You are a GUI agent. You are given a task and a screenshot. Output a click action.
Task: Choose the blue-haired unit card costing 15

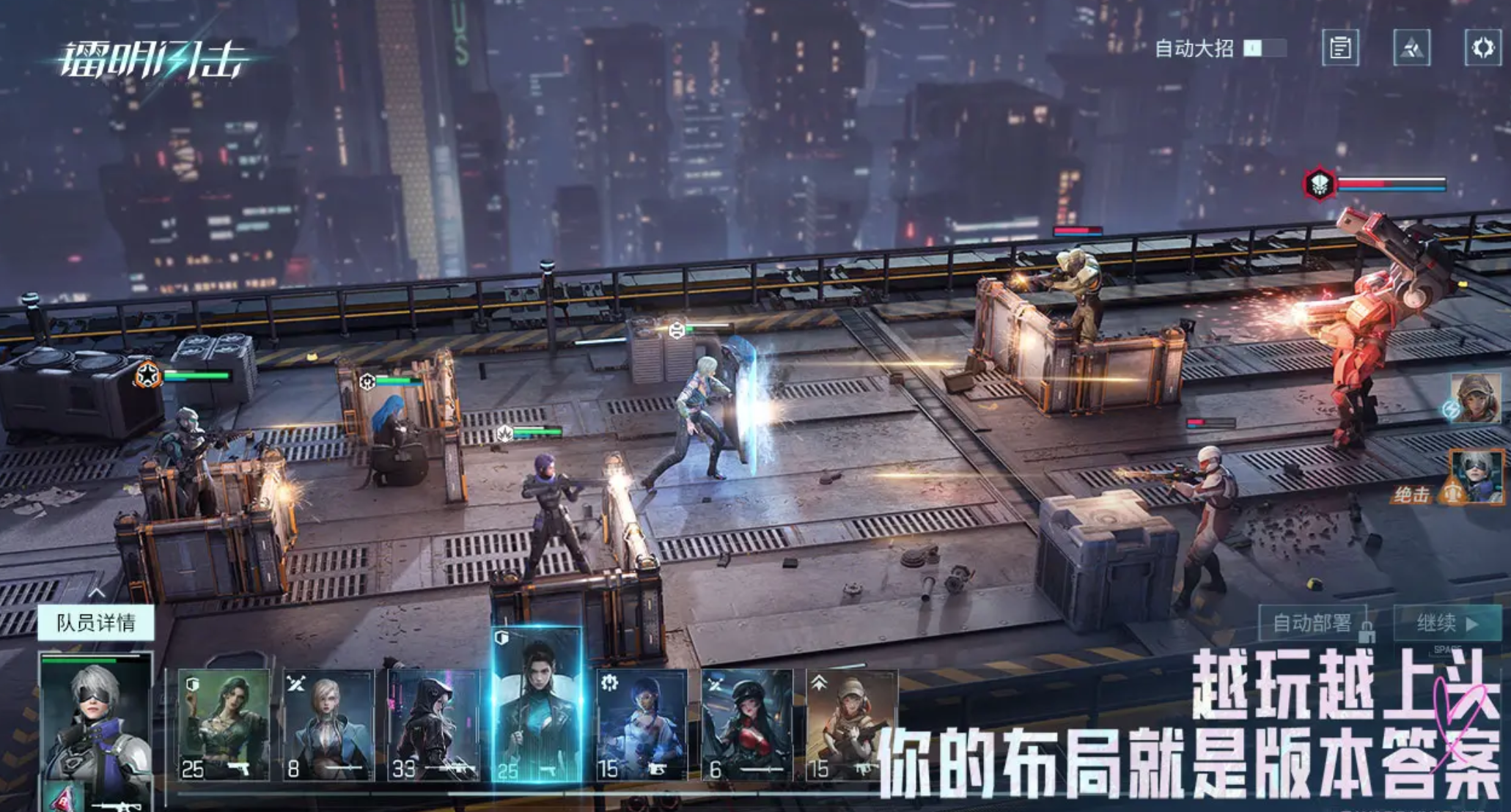coord(641,724)
